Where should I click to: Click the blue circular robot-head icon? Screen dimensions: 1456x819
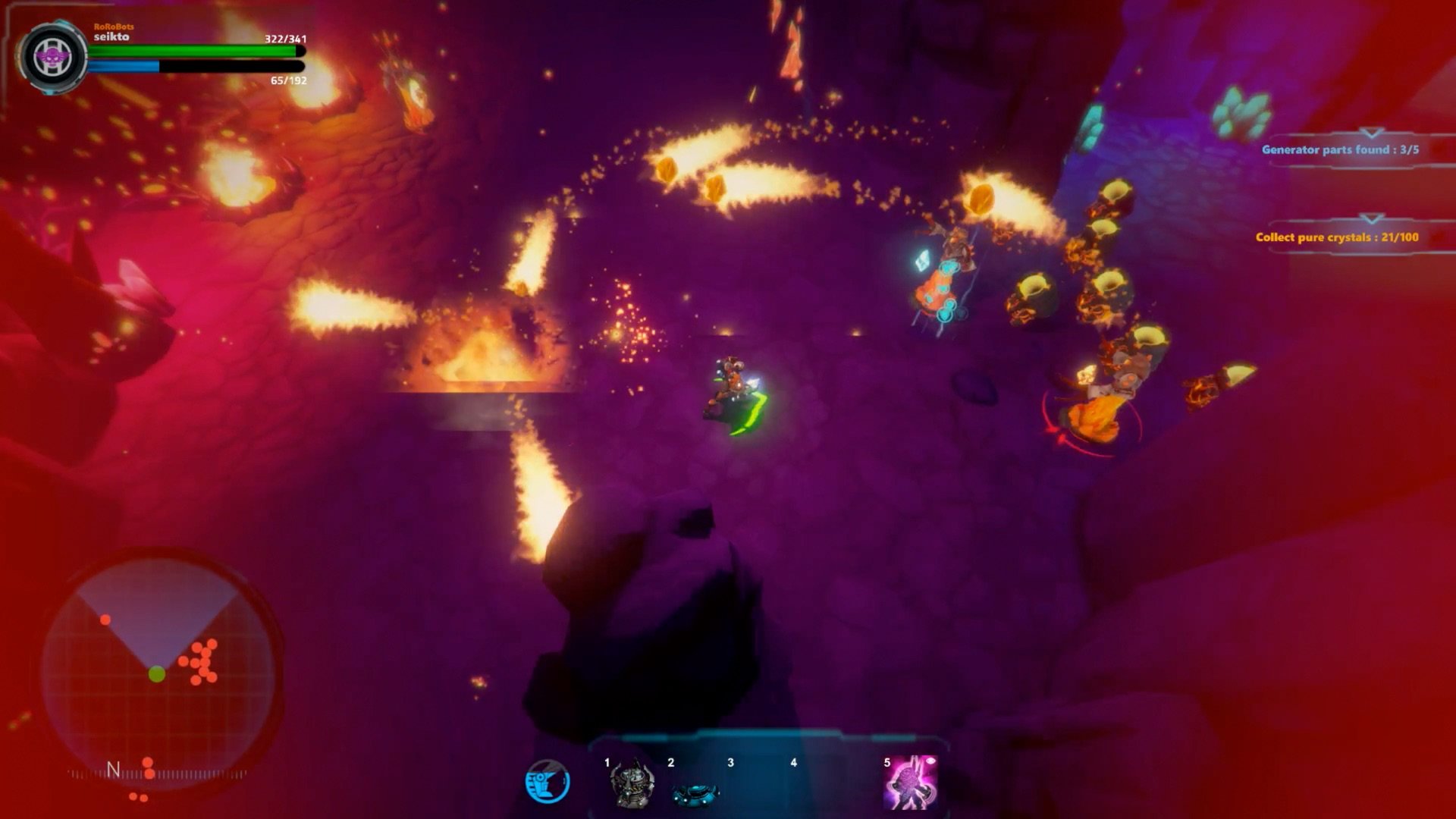tap(548, 782)
